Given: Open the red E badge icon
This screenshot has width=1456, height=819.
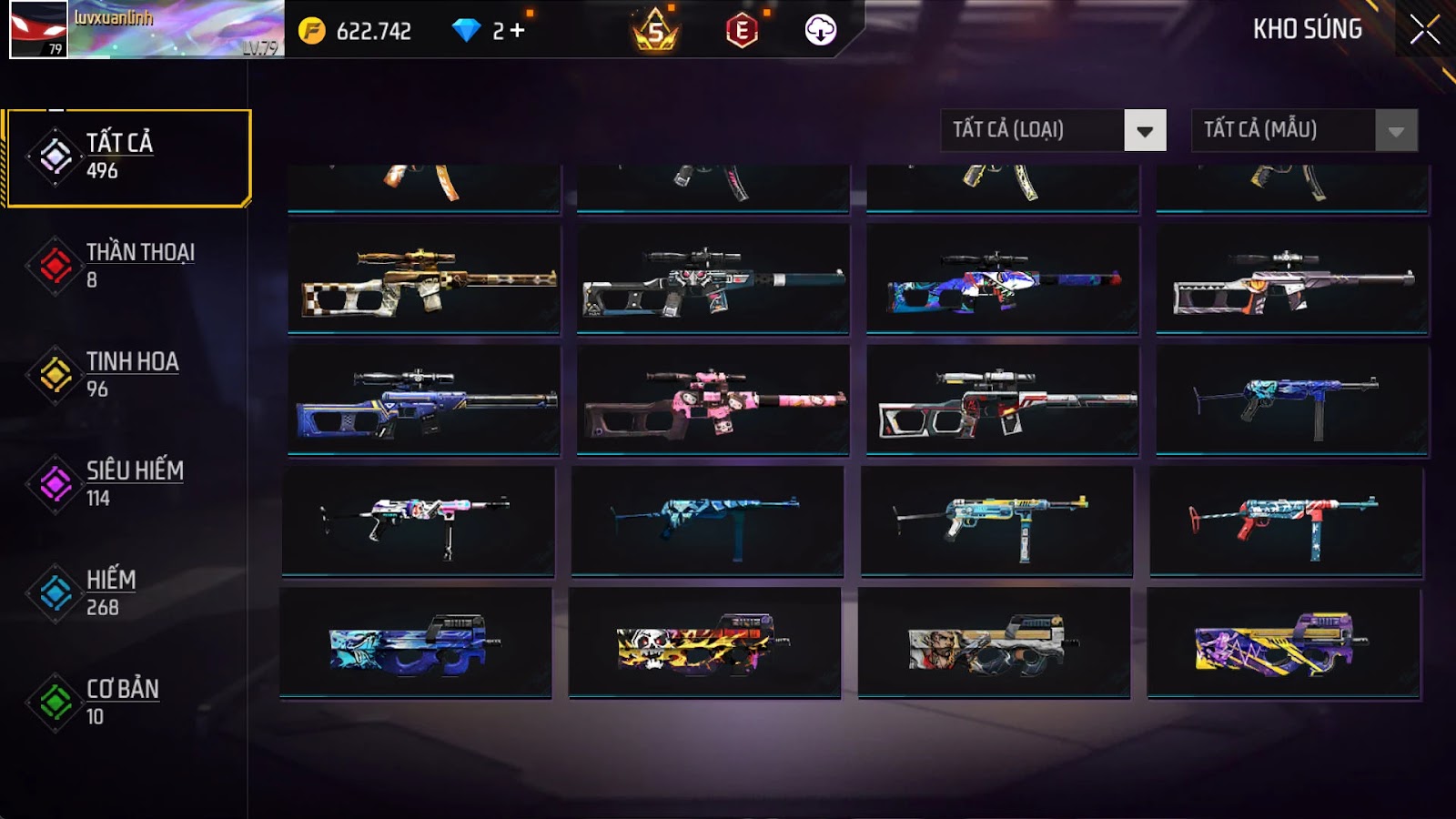Looking at the screenshot, I should [x=742, y=32].
